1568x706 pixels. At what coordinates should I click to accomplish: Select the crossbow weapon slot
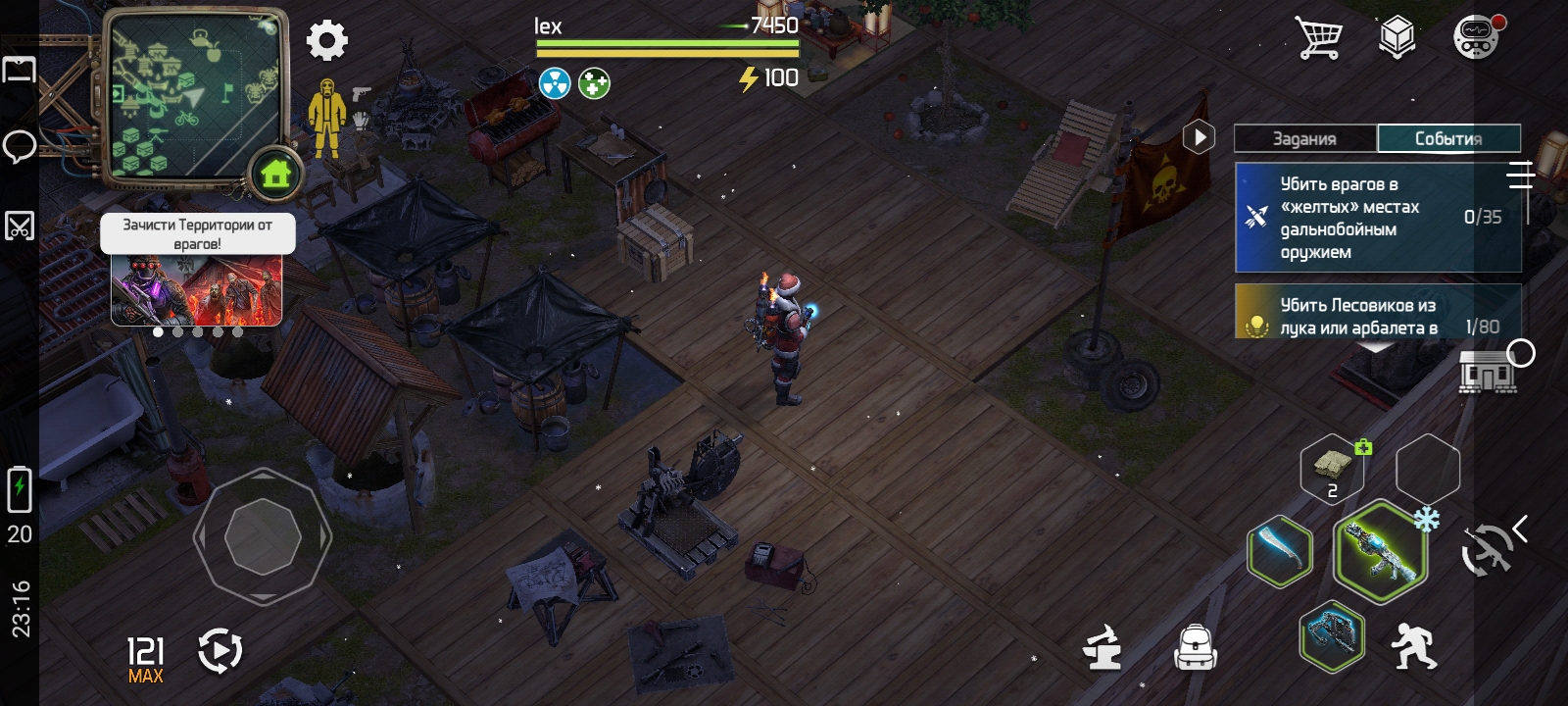click(1332, 636)
